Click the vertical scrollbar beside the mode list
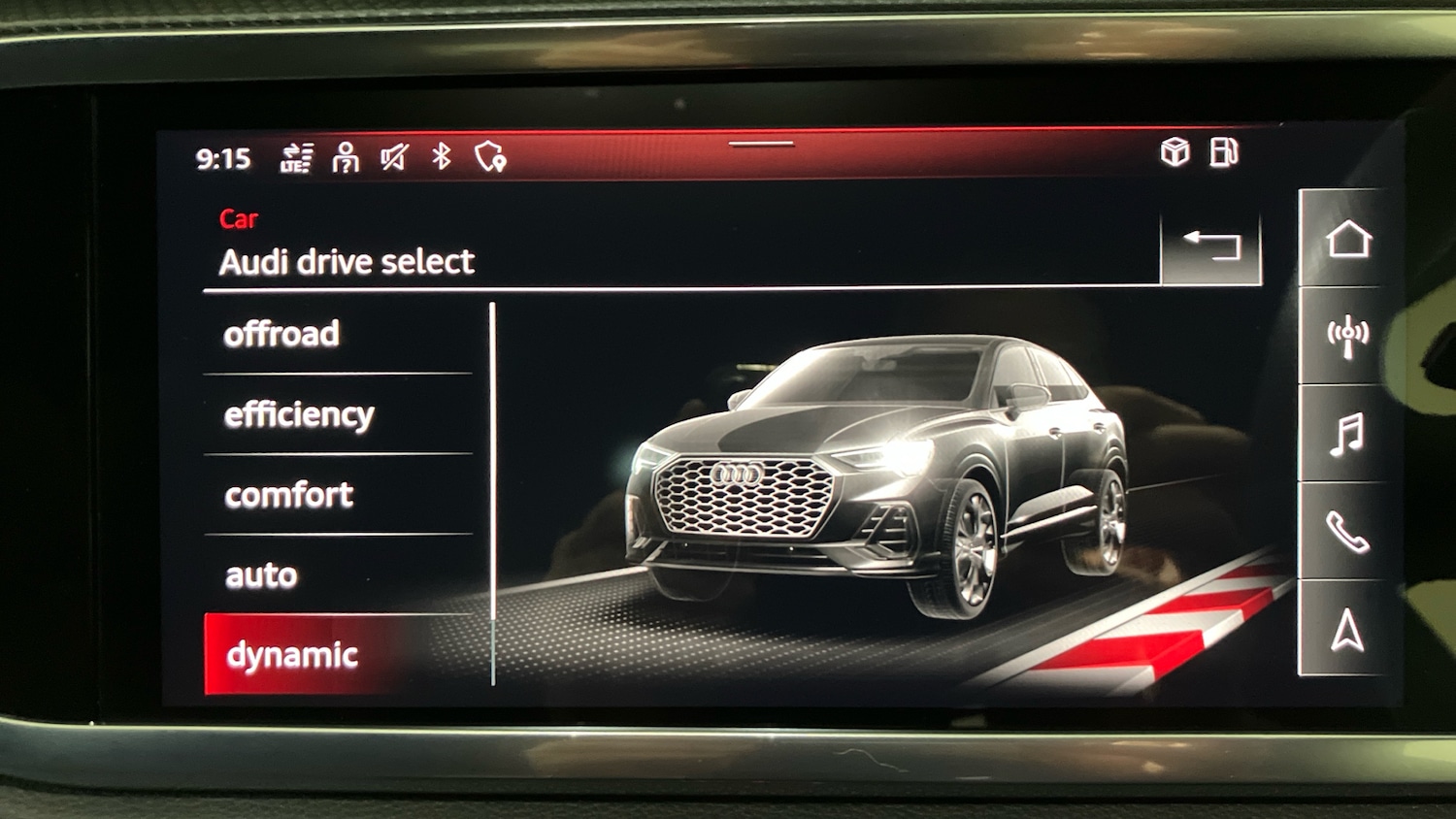This screenshot has width=1456, height=819. [x=493, y=485]
